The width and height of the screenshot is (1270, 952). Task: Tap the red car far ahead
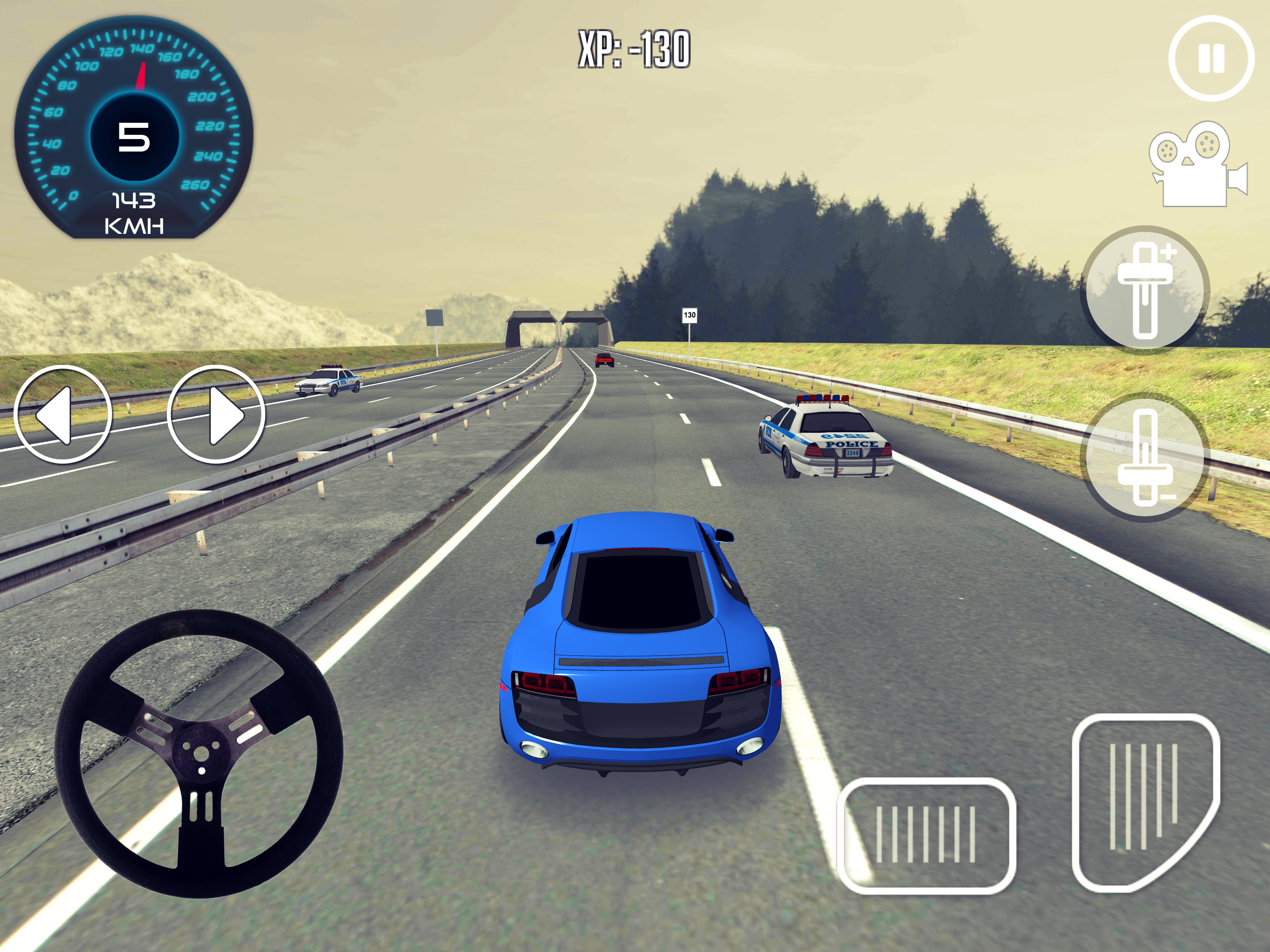tap(606, 359)
